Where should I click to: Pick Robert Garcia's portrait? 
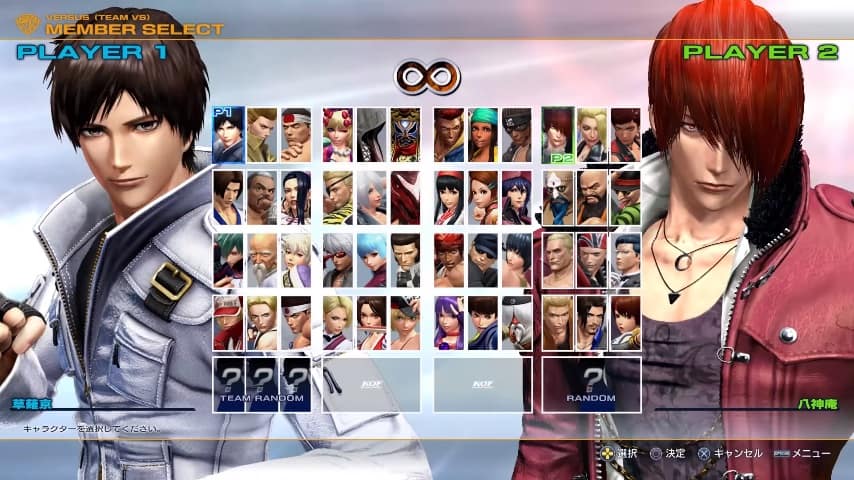[592, 322]
